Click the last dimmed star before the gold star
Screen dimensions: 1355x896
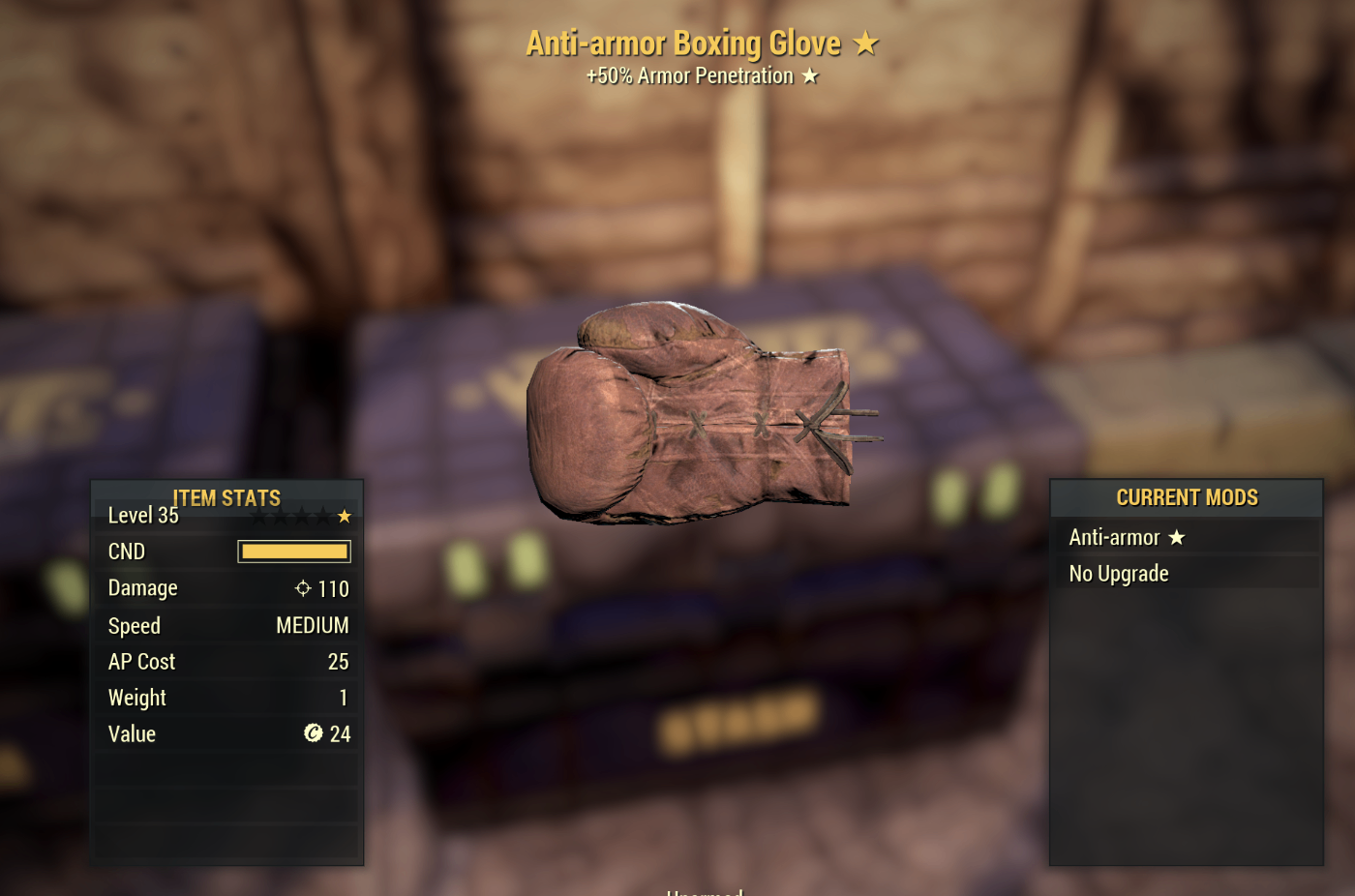point(322,516)
